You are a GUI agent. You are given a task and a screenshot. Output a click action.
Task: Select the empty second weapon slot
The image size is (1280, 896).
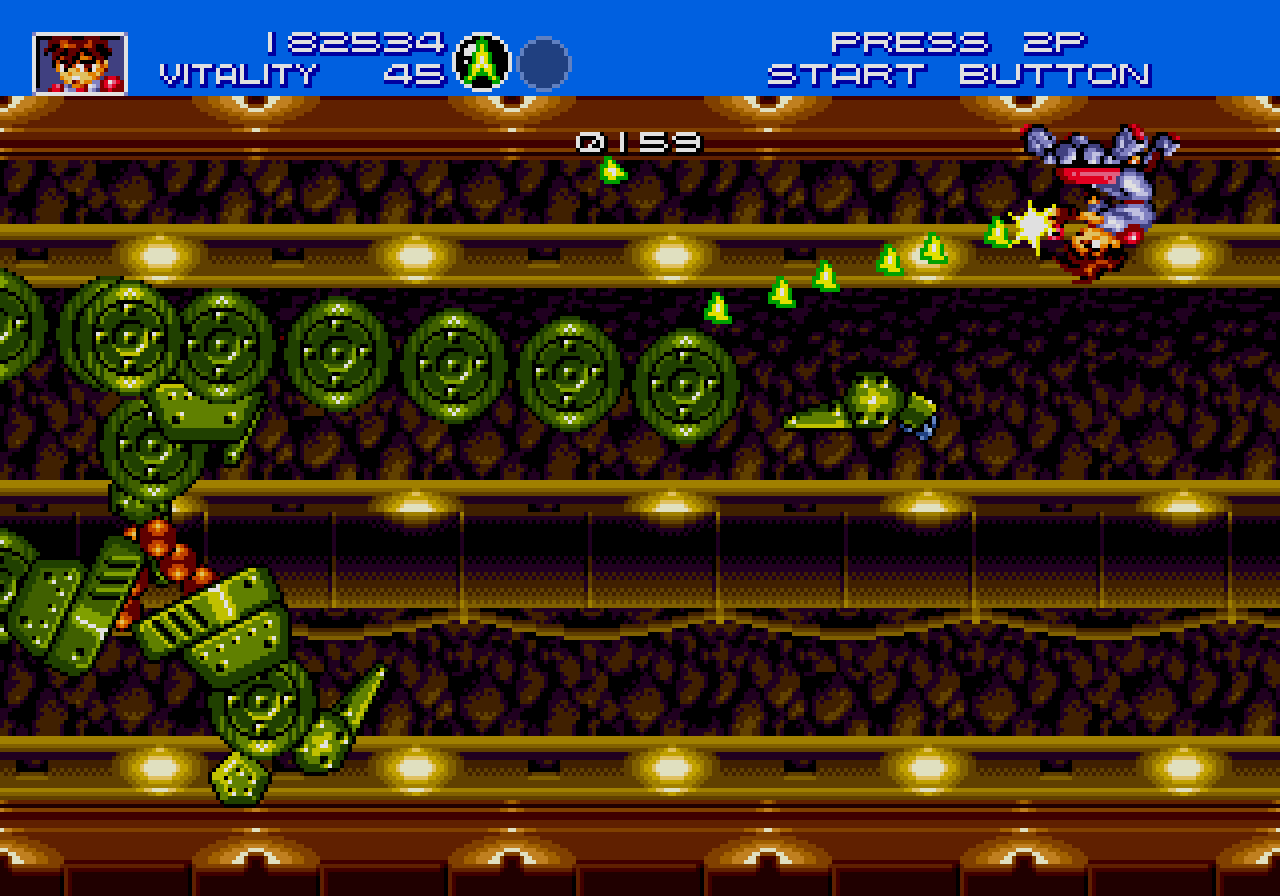(x=544, y=63)
